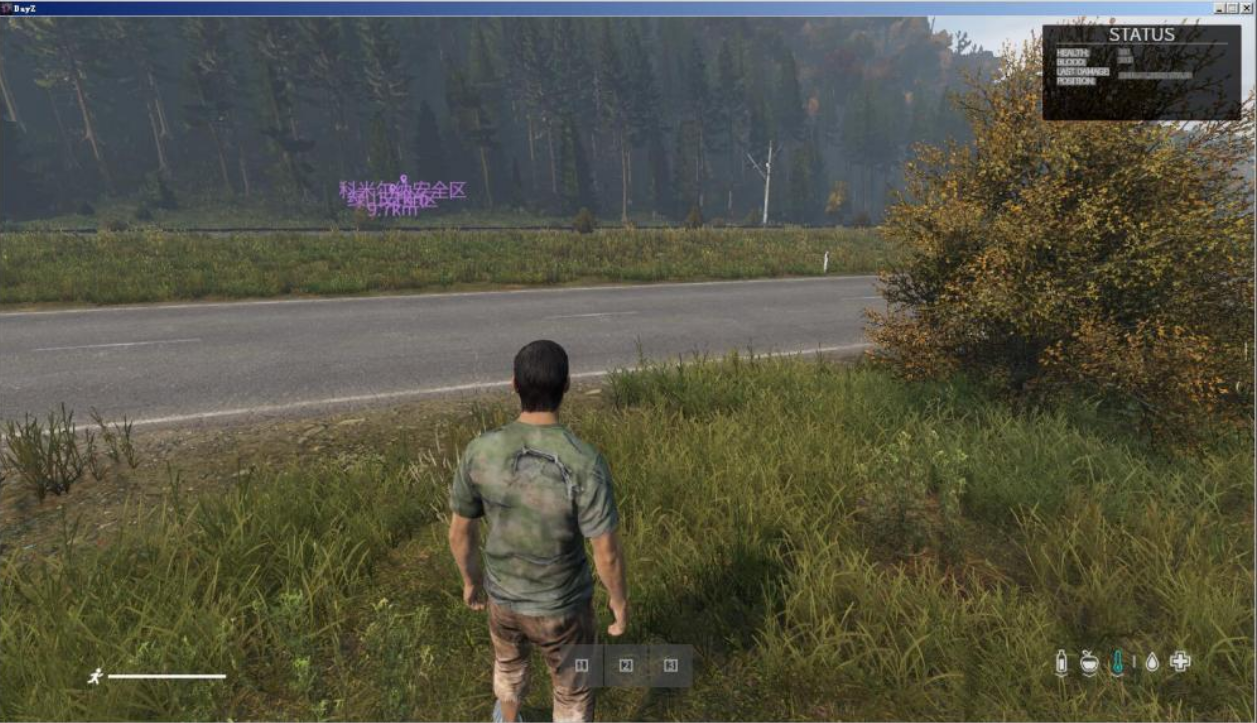Select hotbar slot number 1
This screenshot has width=1257, height=723.
[x=582, y=665]
